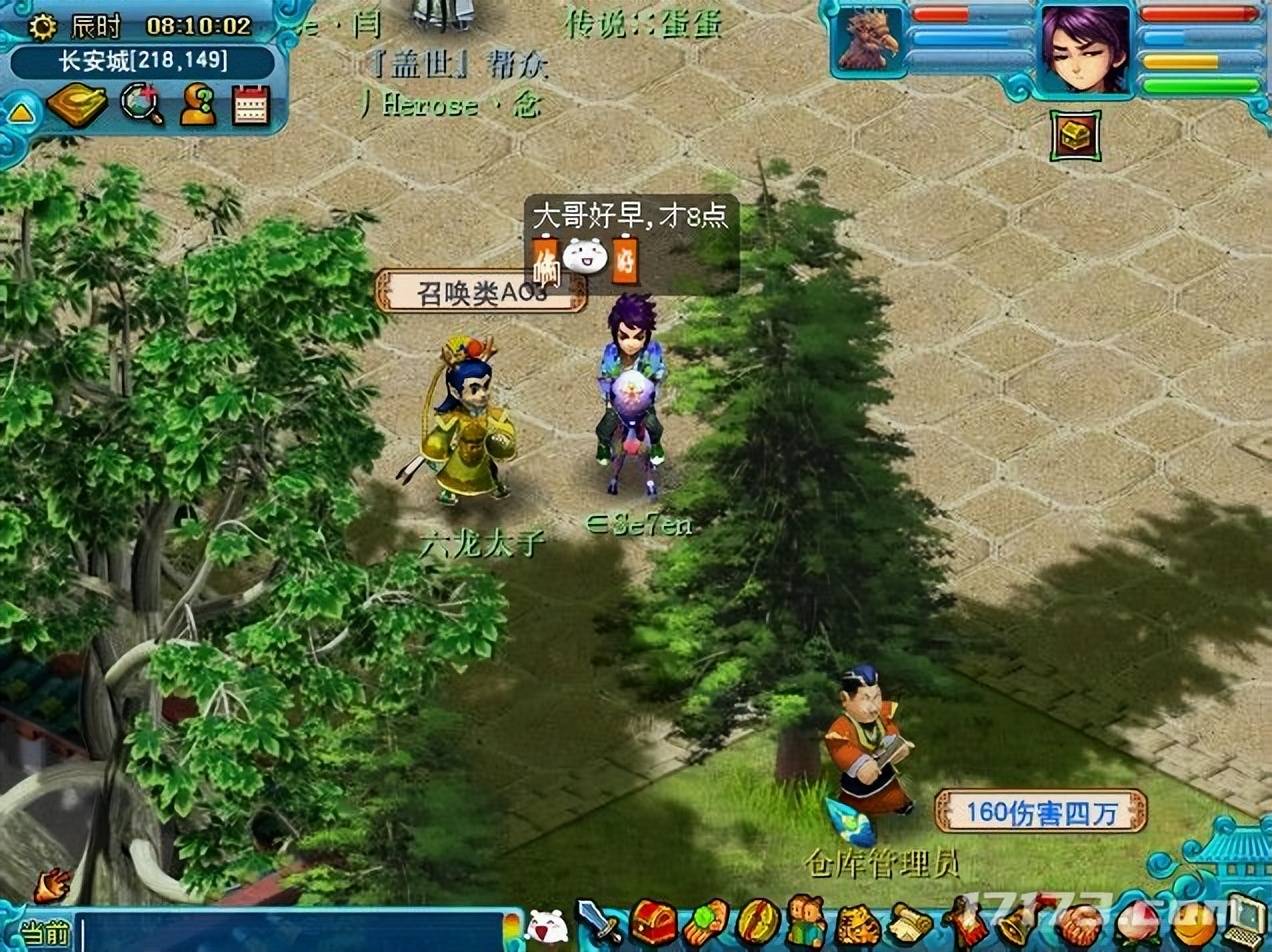Open the computer system settings icon
1272x952 pixels.
pyautogui.click(x=1244, y=920)
